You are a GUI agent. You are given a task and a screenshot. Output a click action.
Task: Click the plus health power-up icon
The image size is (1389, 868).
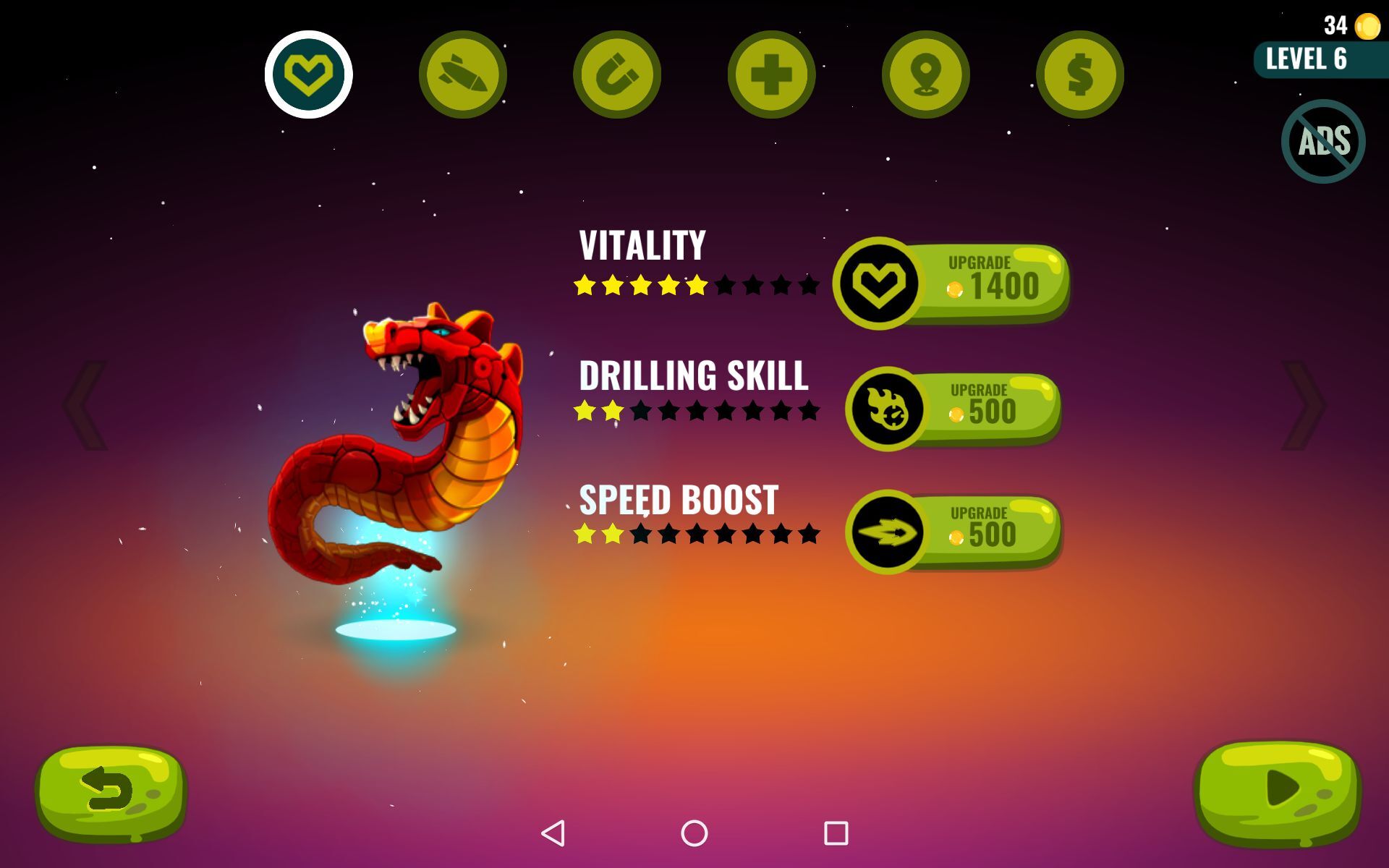click(770, 75)
